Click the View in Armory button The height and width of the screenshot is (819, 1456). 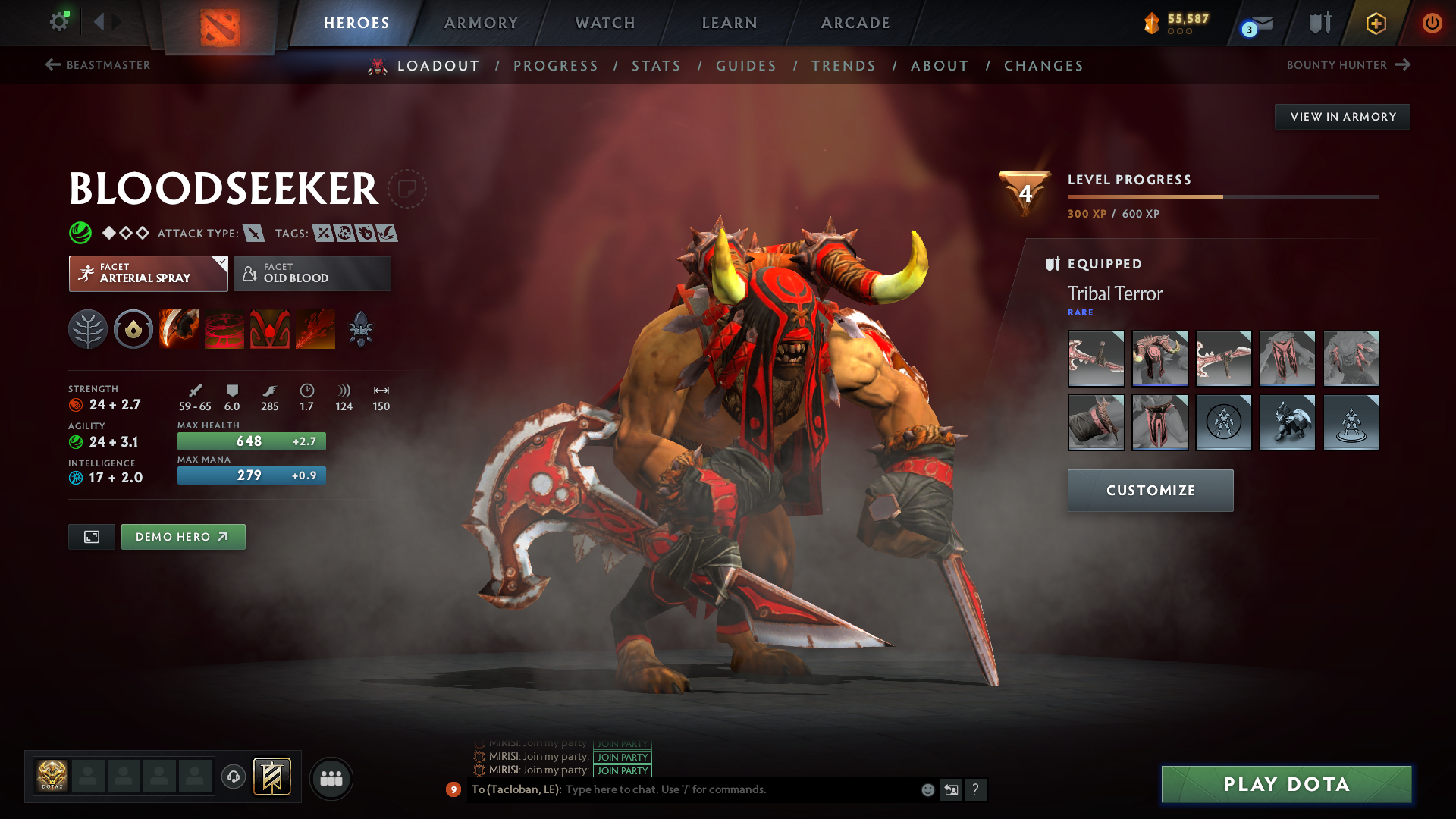pyautogui.click(x=1342, y=117)
